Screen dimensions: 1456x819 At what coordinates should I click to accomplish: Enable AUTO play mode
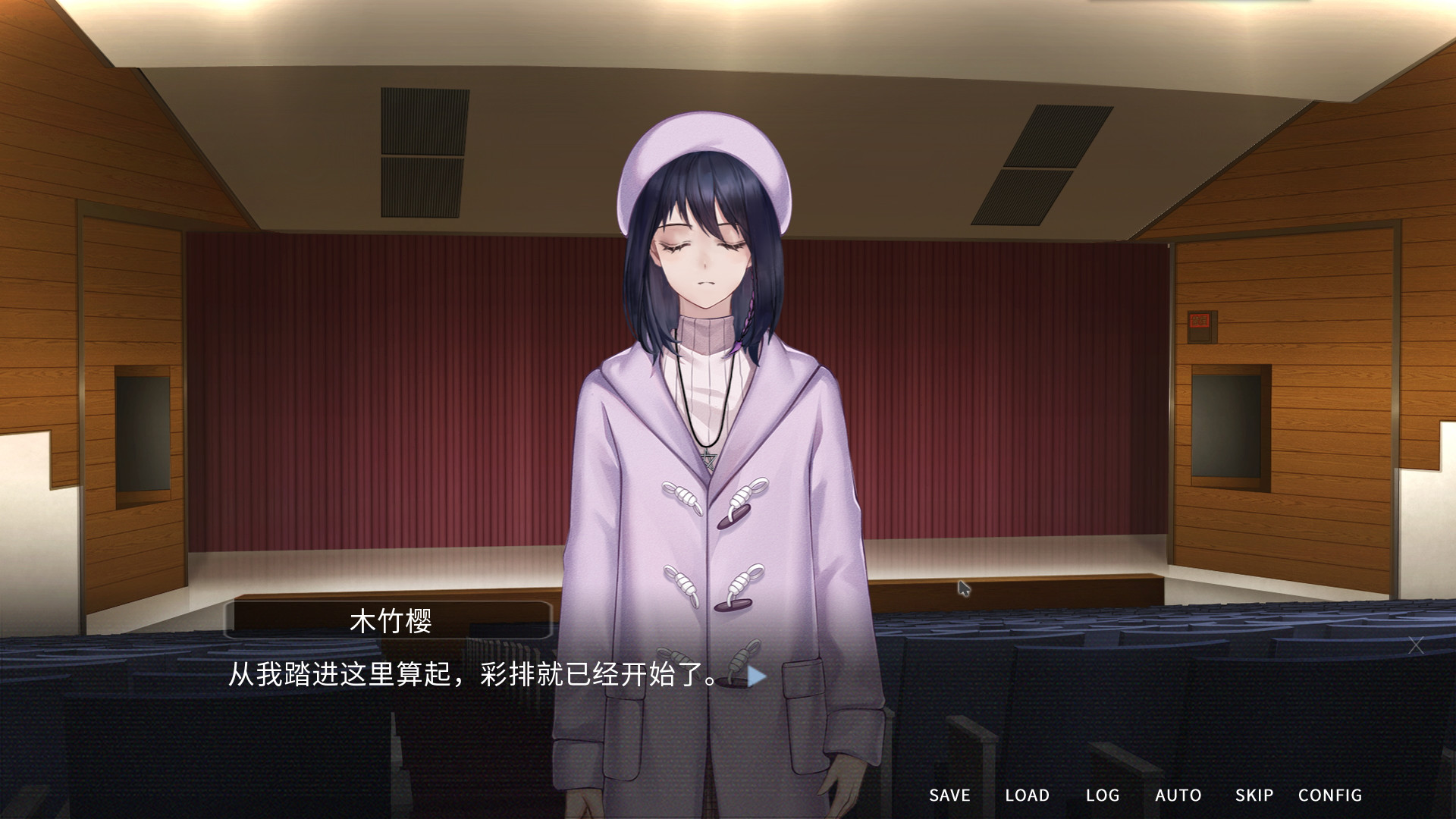[x=1178, y=795]
